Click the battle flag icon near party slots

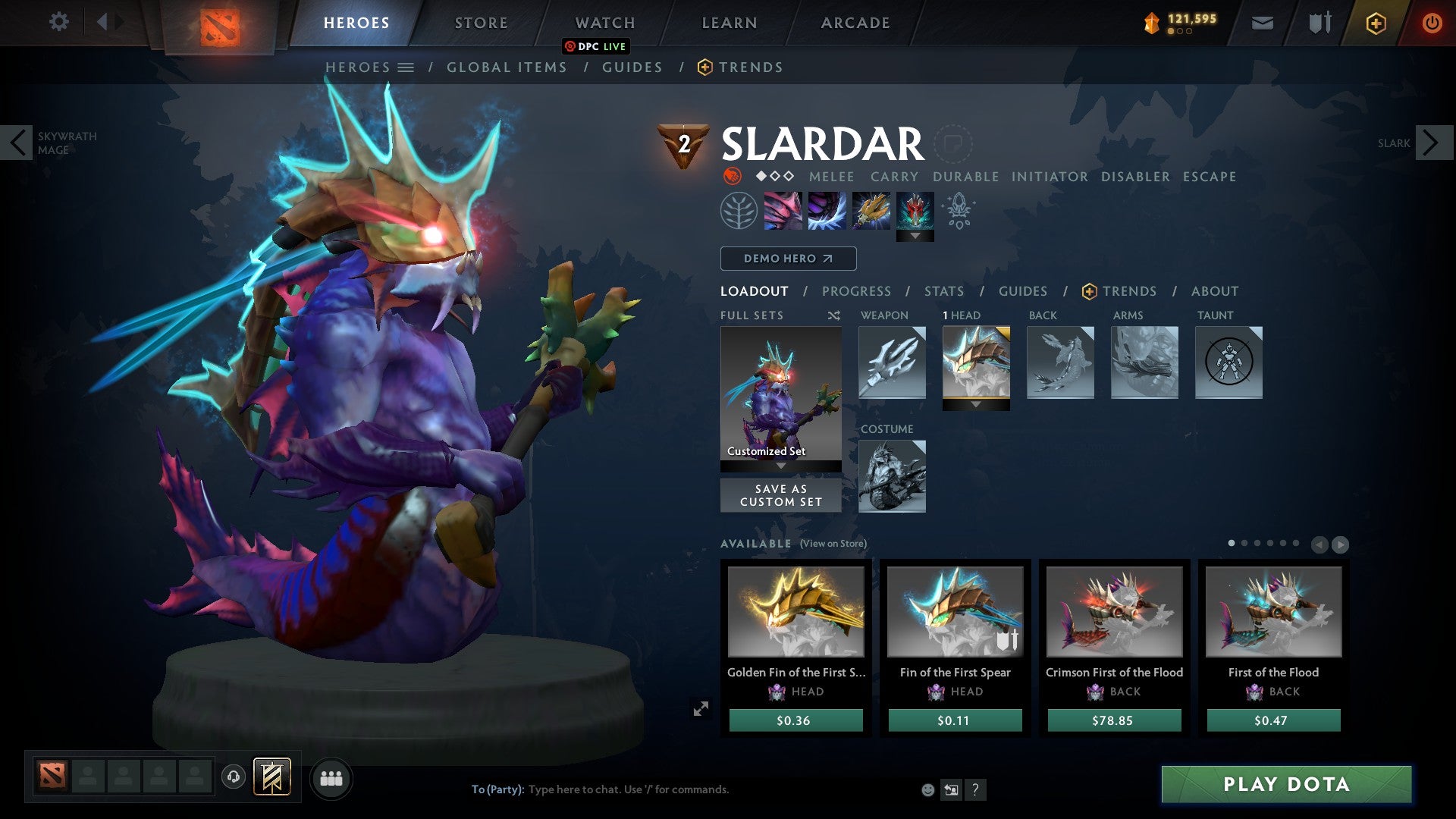[x=273, y=777]
